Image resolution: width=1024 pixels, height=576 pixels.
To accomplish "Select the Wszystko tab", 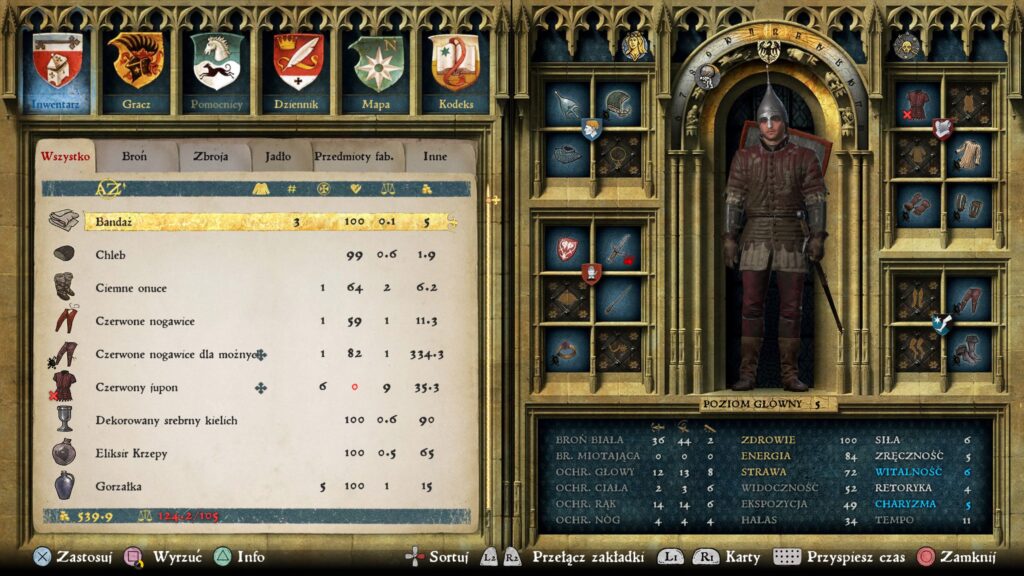I will click(66, 156).
